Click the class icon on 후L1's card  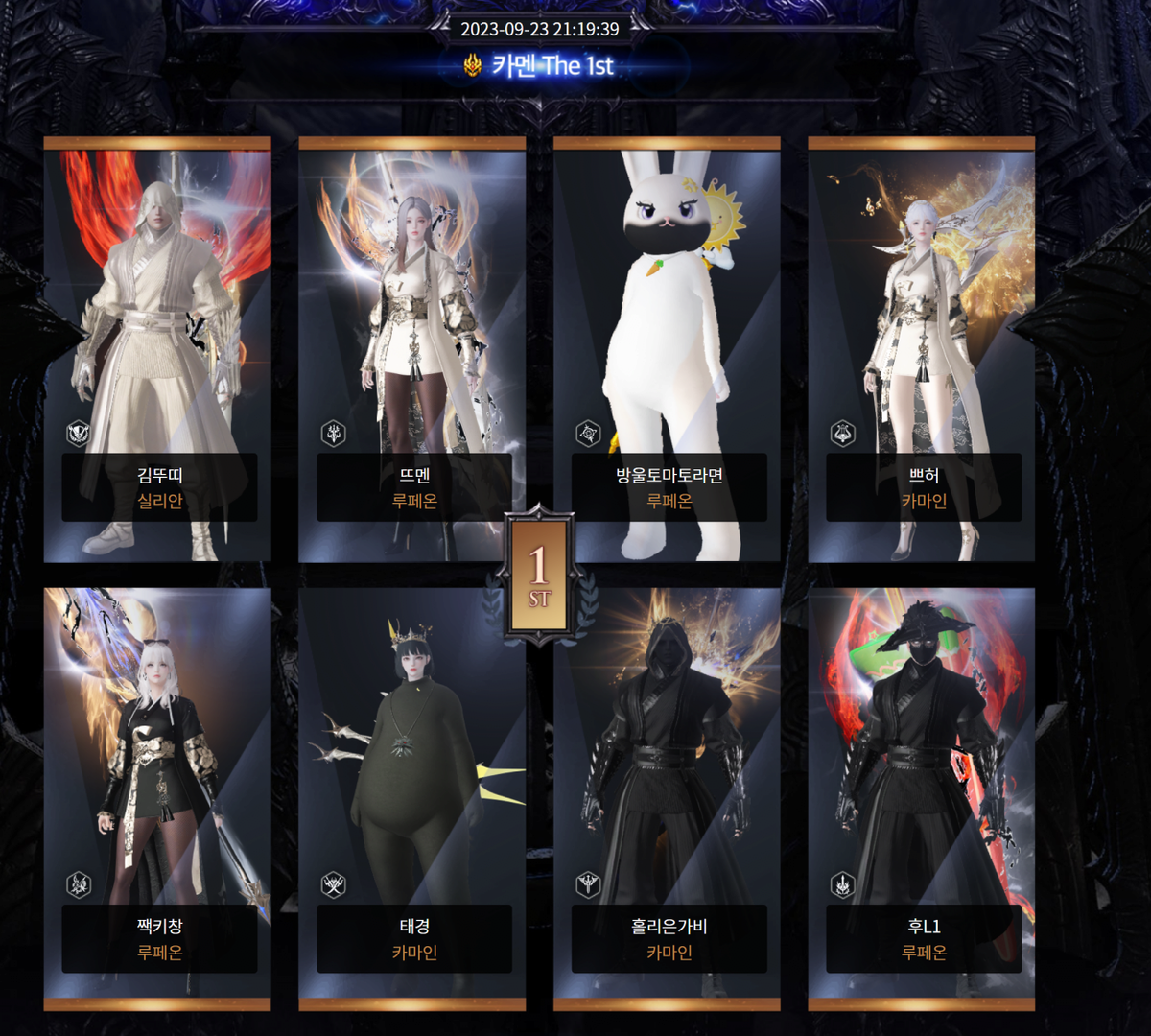tap(843, 884)
